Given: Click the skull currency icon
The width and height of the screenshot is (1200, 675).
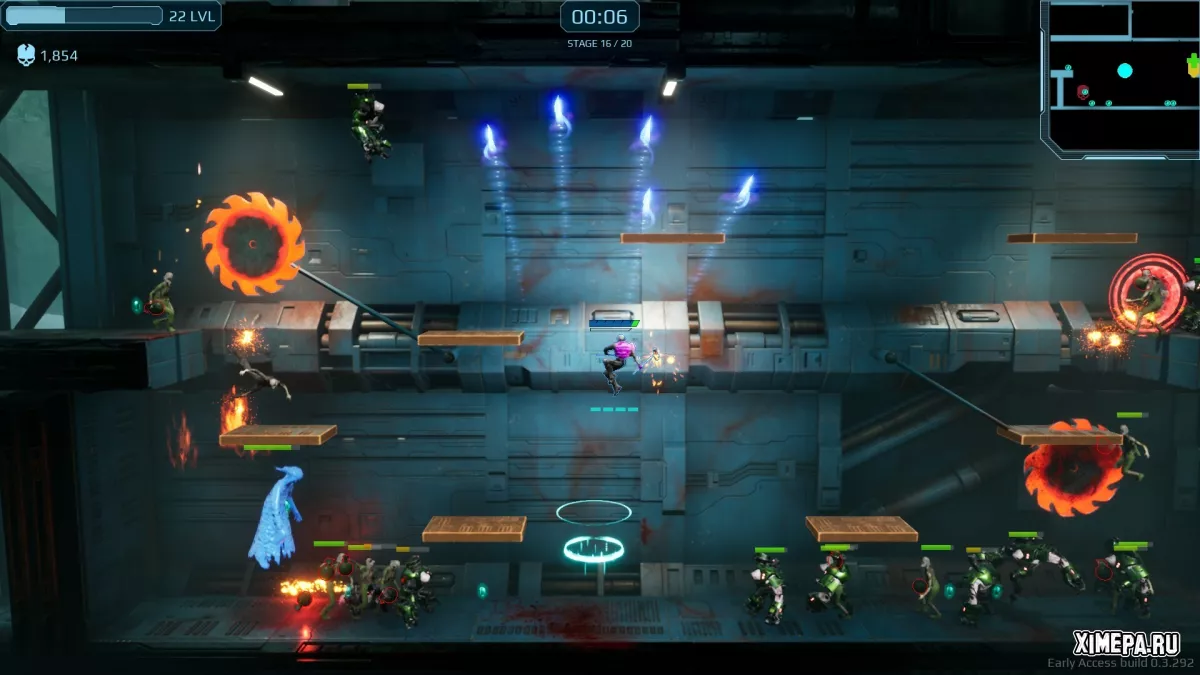Looking at the screenshot, I should pos(26,56).
